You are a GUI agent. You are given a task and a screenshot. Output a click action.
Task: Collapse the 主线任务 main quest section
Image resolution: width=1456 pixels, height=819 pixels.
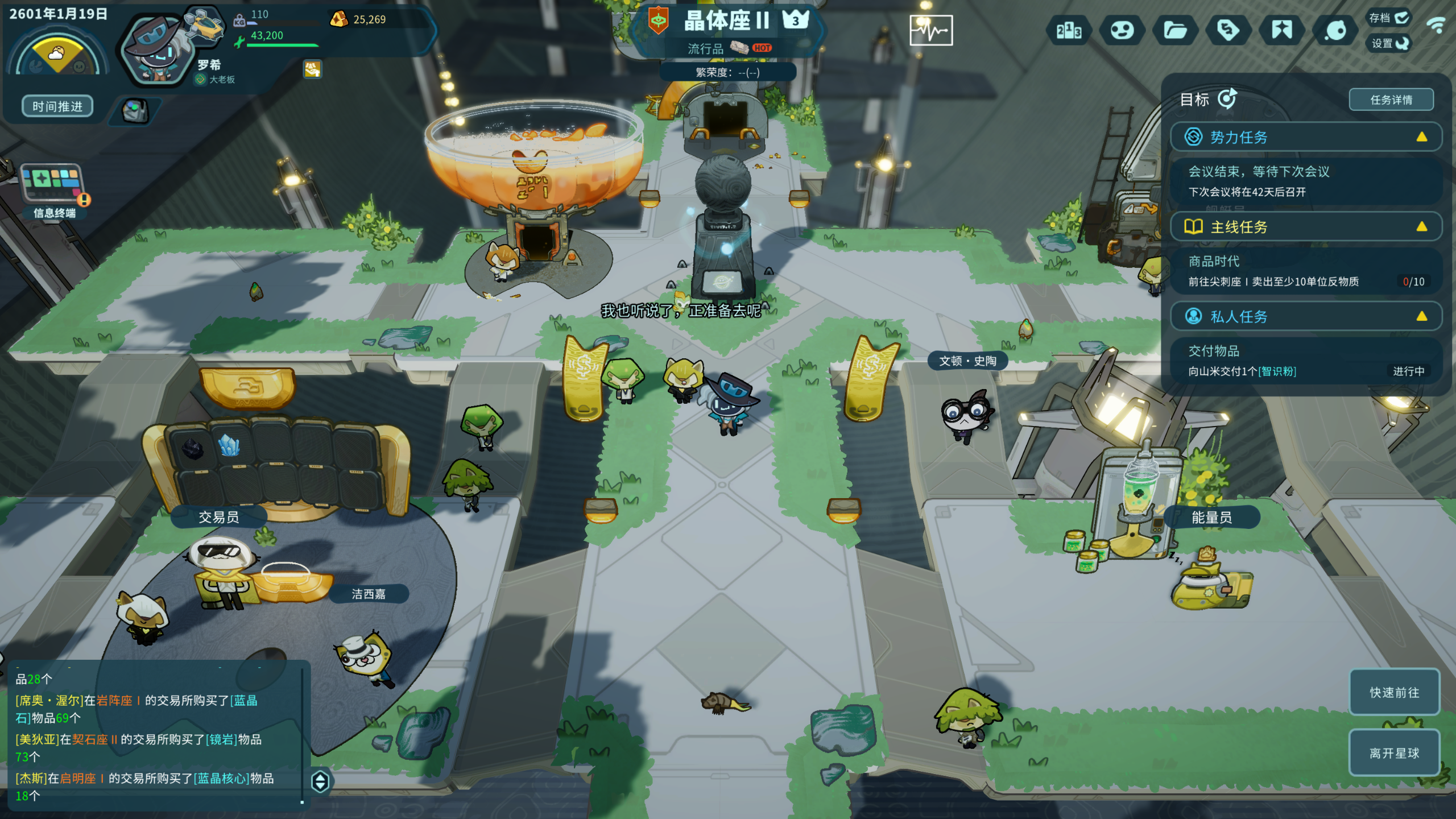(1421, 227)
